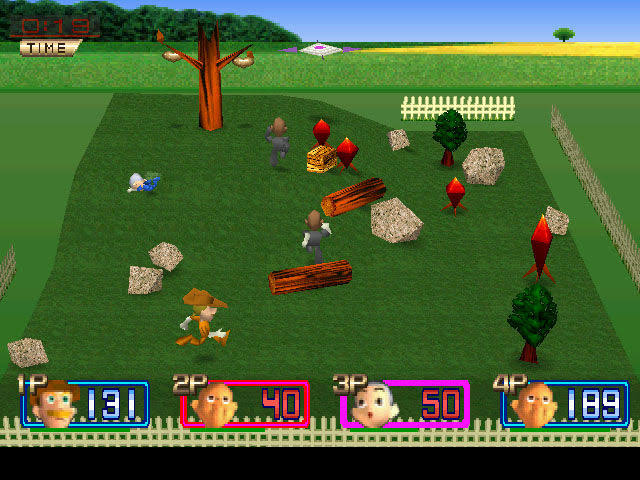Select the 1P cowboy portrait
The image size is (640, 480).
coord(55,404)
